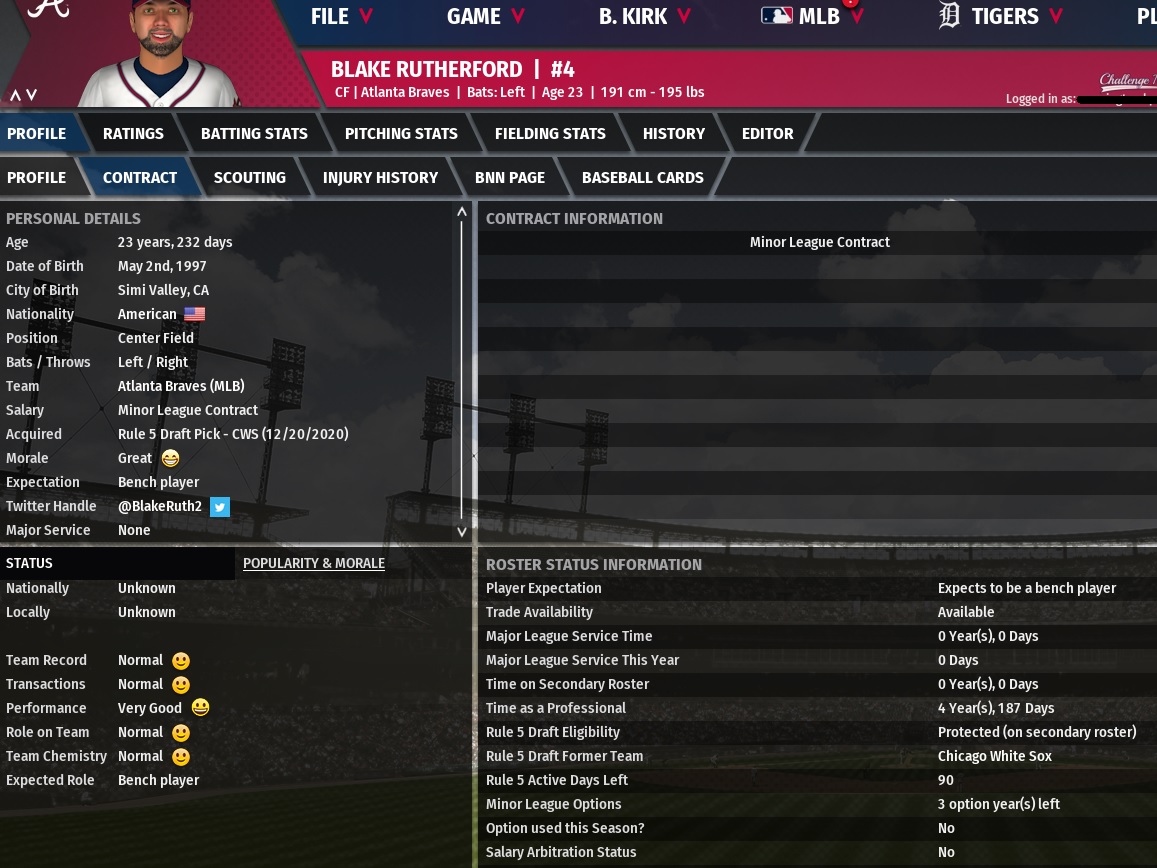Select the FIELDING STATS tab

550,133
